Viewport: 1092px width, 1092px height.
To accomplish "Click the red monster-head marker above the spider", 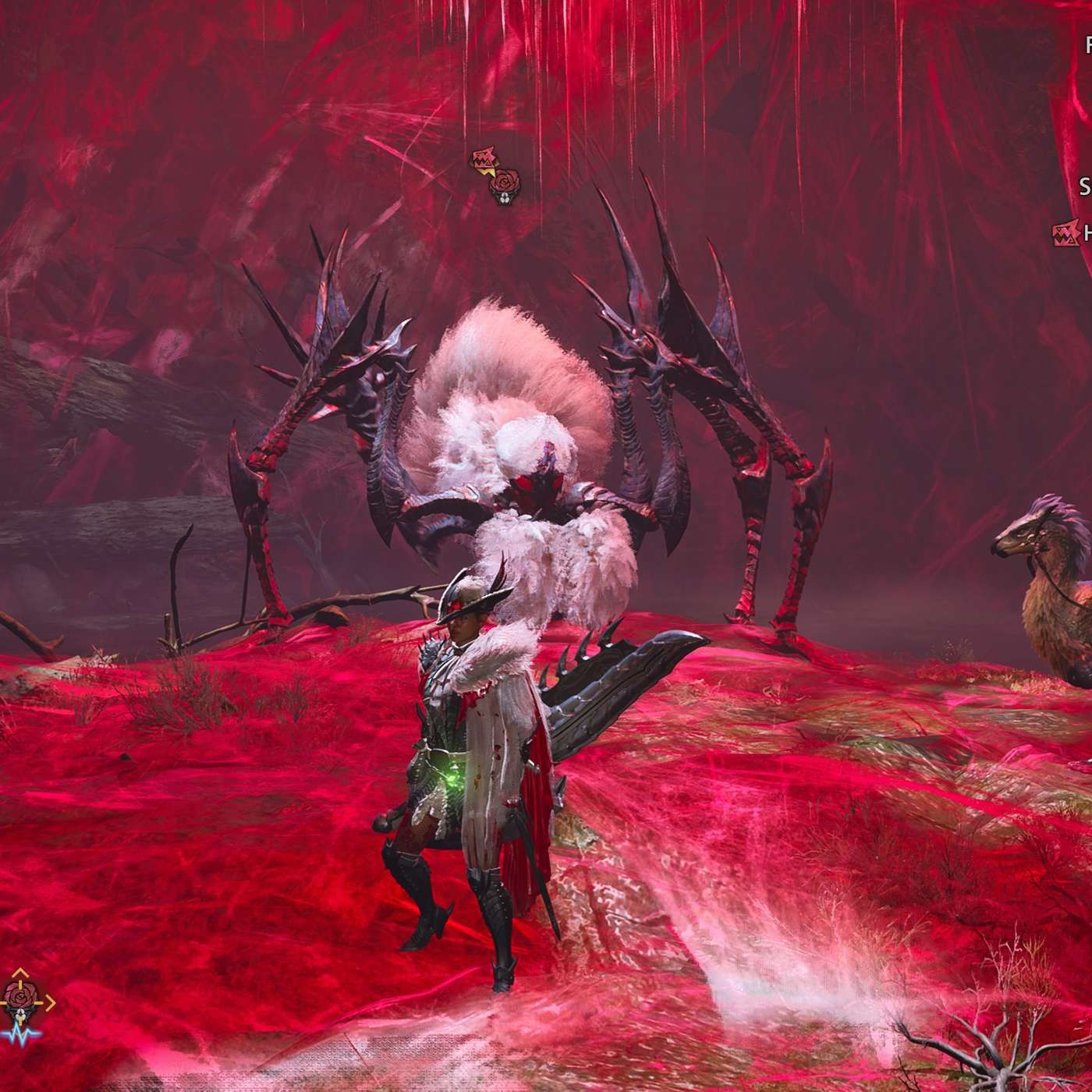I will [x=483, y=161].
